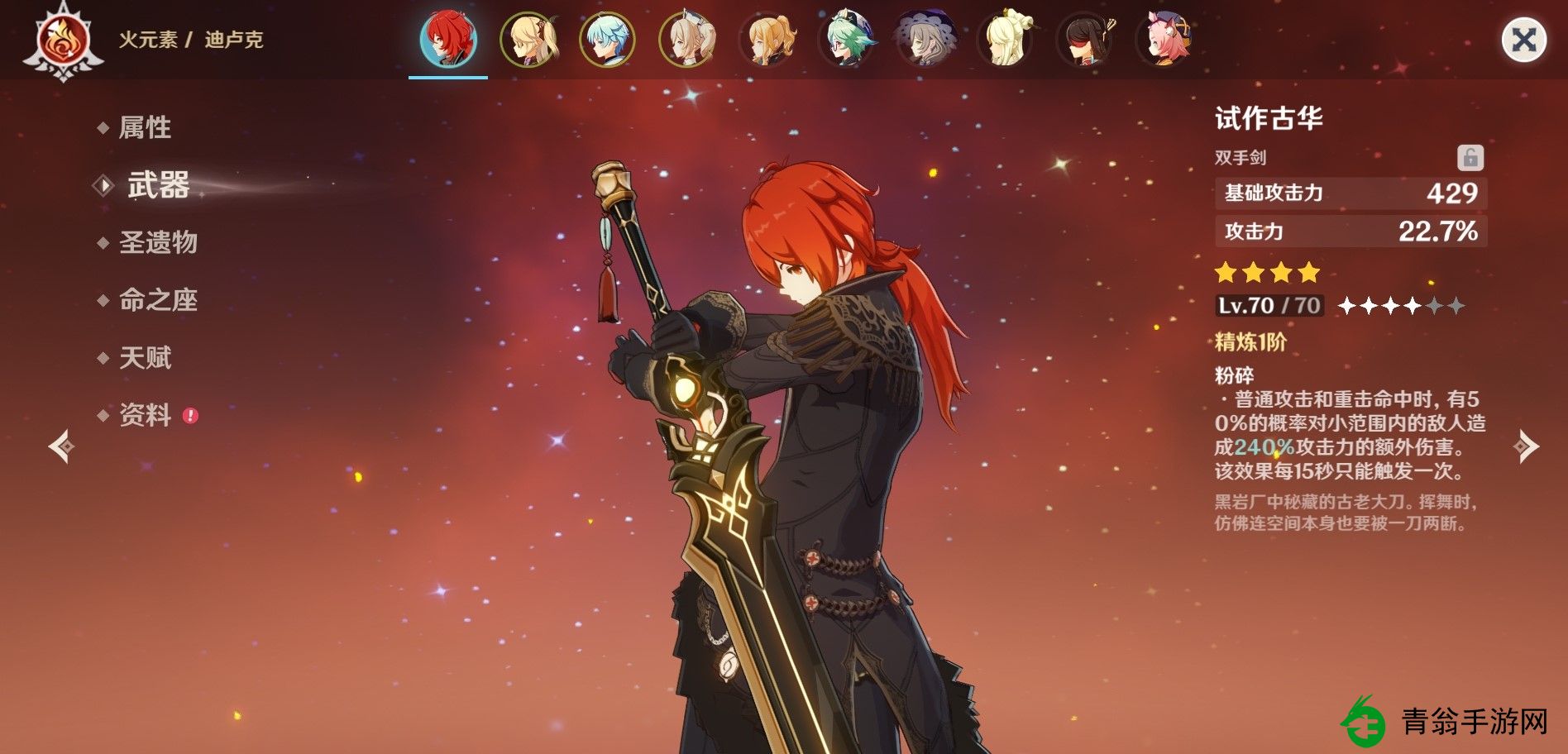The image size is (1568, 754).
Task: Open the 资料 profile entry
Action: [x=146, y=415]
